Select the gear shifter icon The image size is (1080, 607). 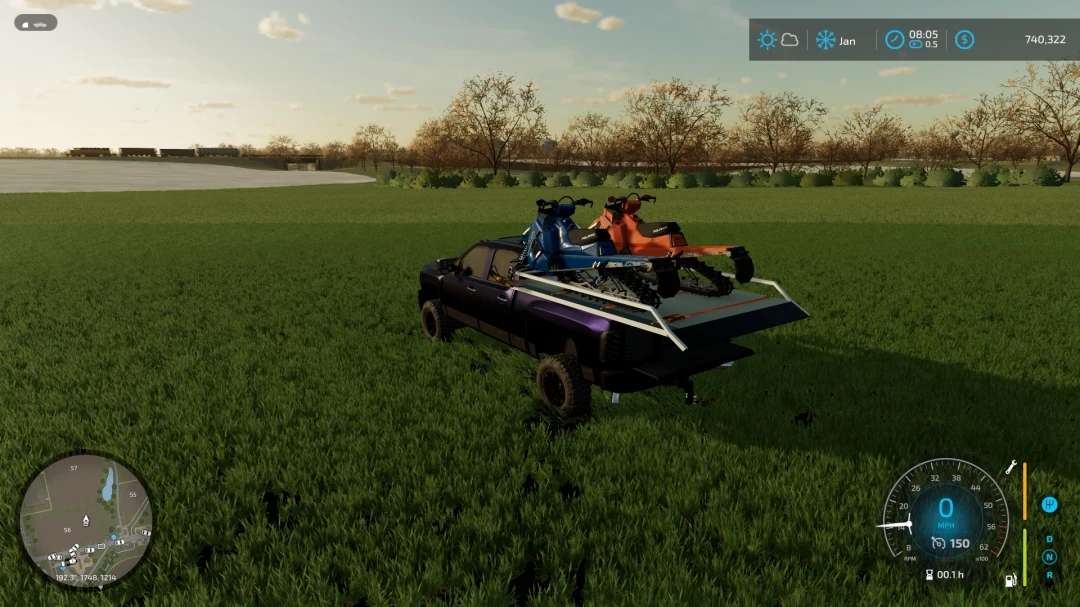(1049, 504)
